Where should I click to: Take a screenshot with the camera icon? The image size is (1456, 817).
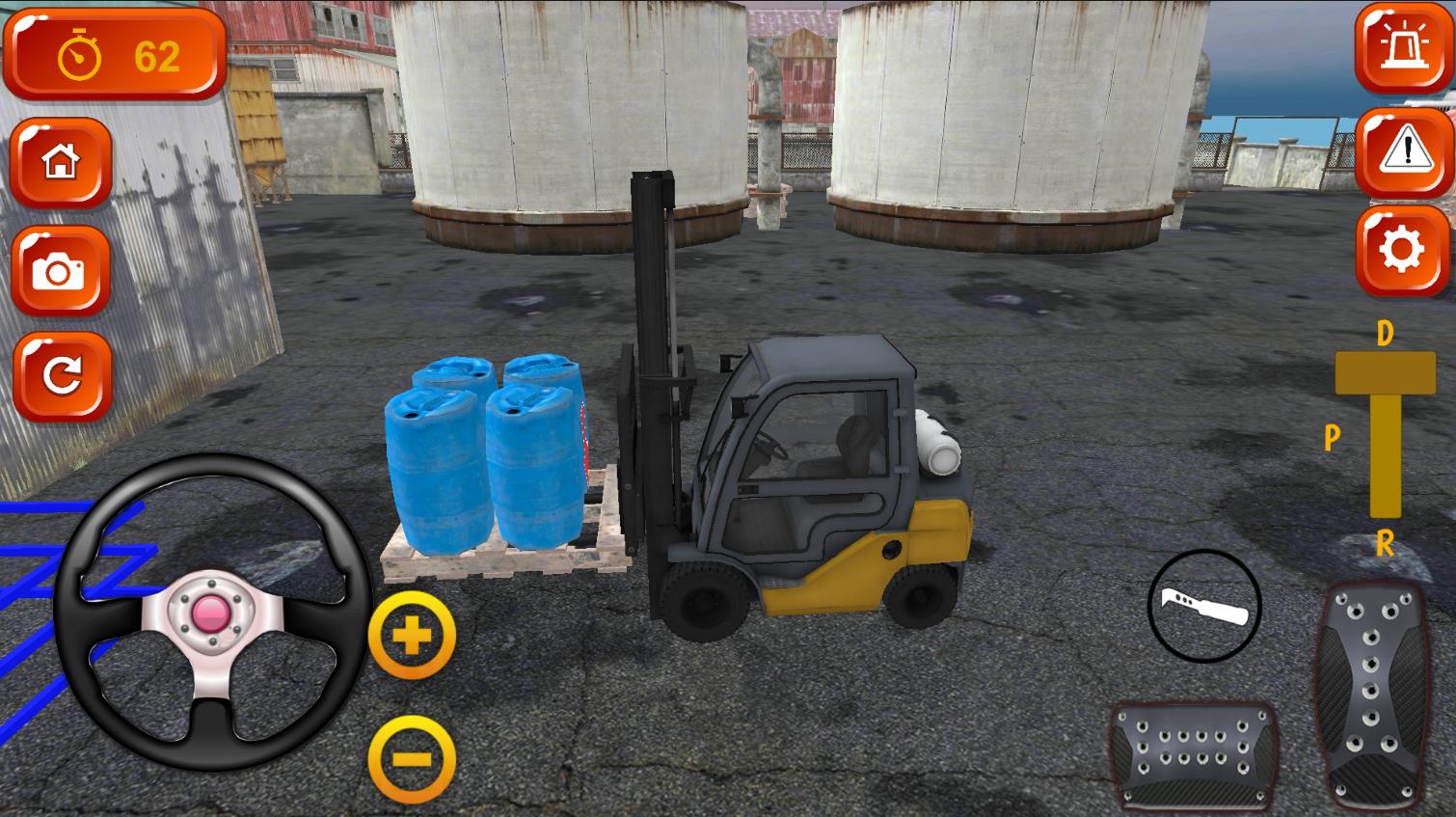coord(61,271)
